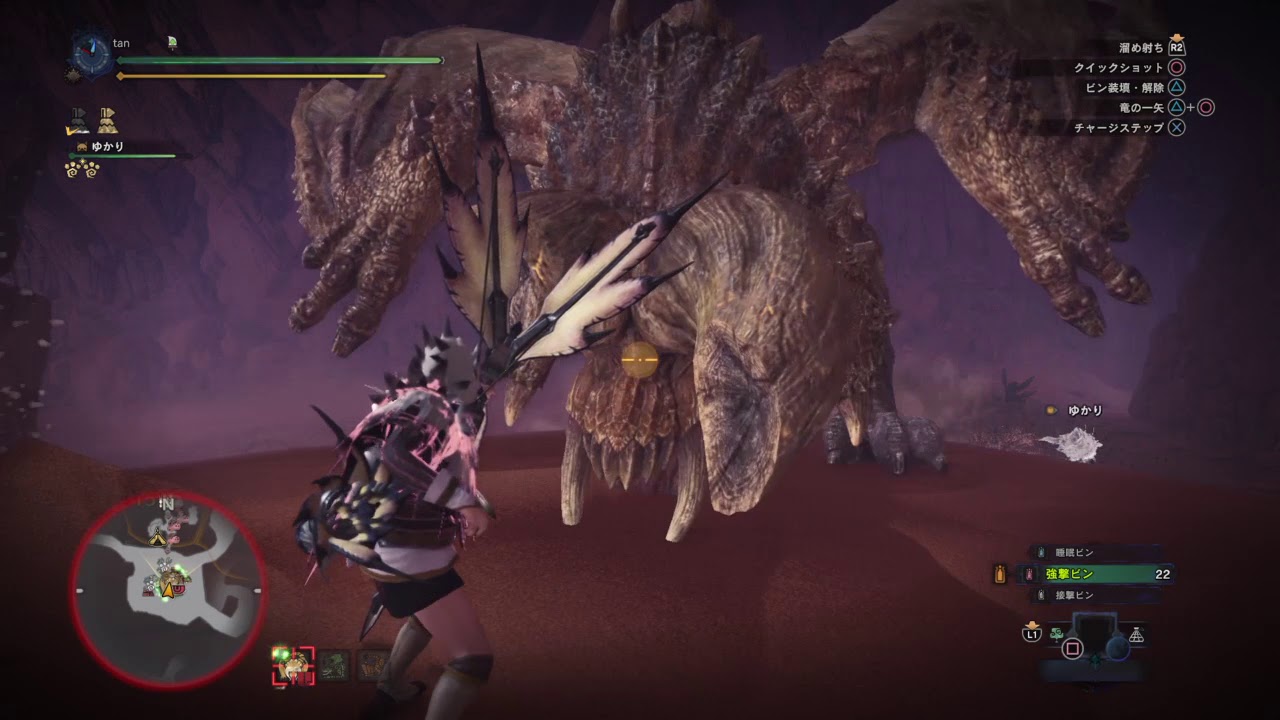Image resolution: width=1280 pixels, height=720 pixels.
Task: Click the dark green monster icon
Action: pos(335,665)
